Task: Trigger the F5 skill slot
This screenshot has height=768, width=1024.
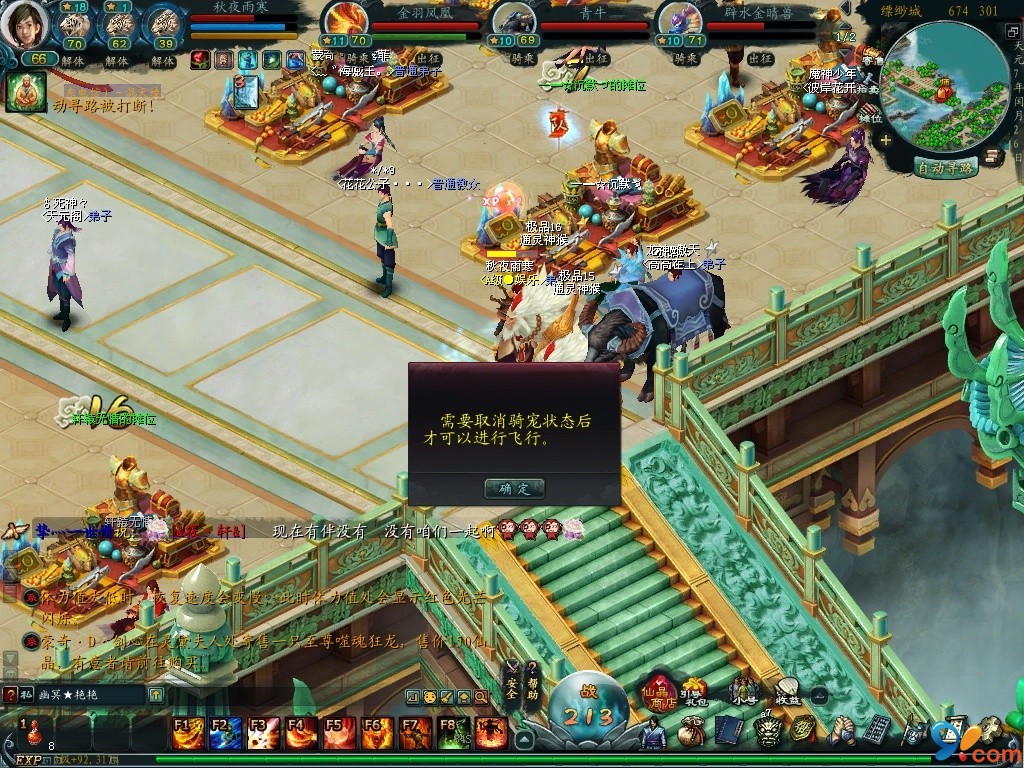Action: (340, 733)
